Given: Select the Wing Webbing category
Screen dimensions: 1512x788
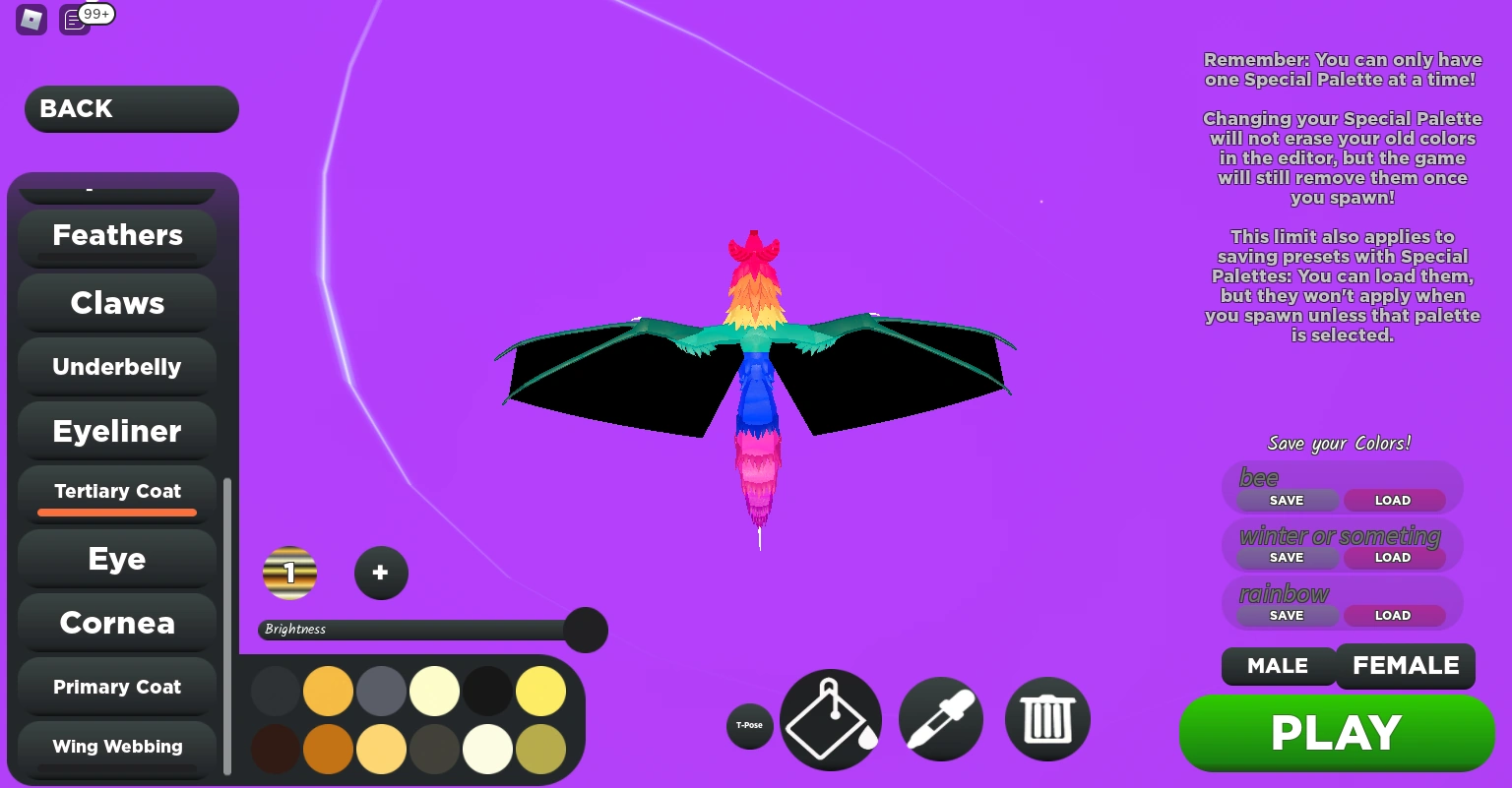Looking at the screenshot, I should 116,746.
